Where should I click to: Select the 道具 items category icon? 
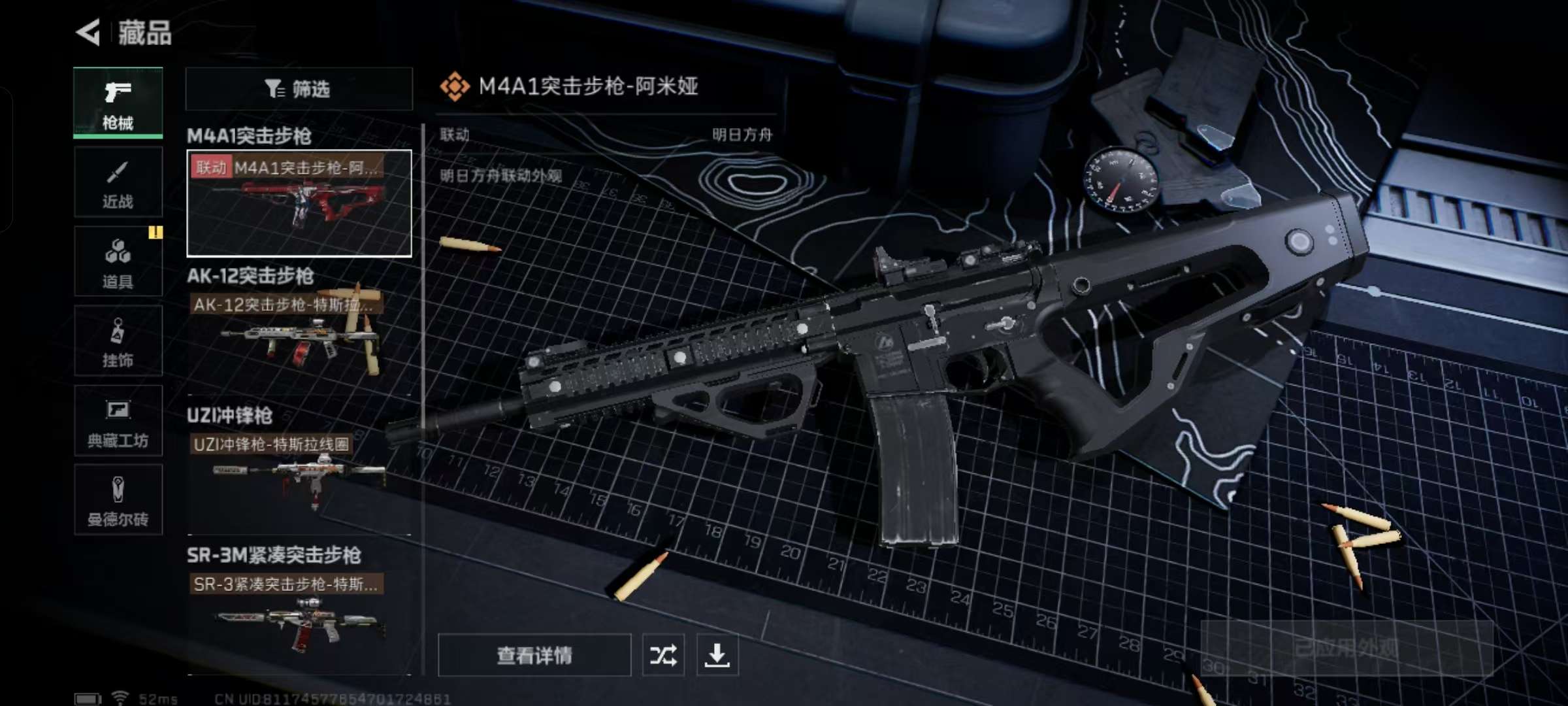click(x=118, y=261)
